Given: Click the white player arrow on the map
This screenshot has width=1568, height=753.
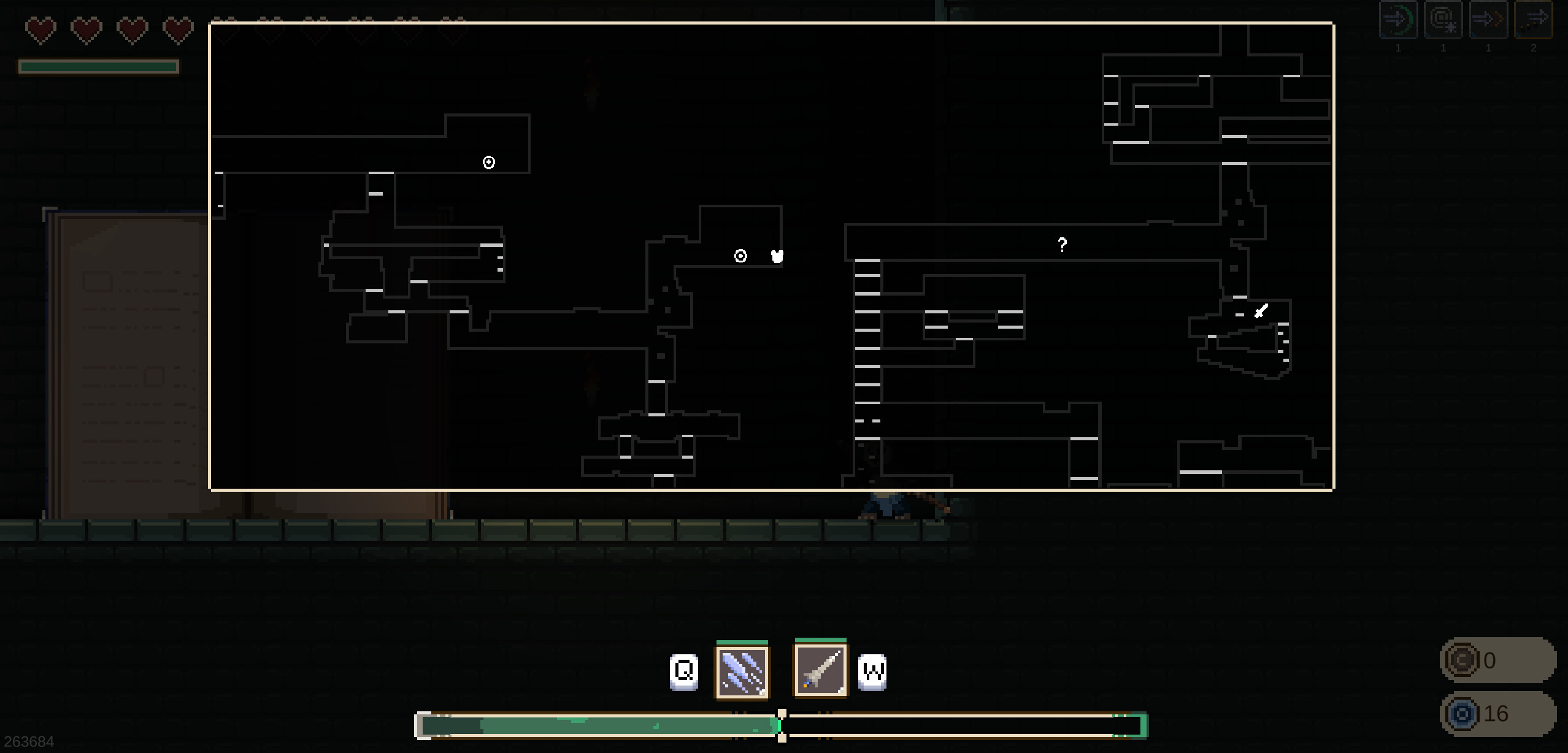Looking at the screenshot, I should tap(1261, 312).
